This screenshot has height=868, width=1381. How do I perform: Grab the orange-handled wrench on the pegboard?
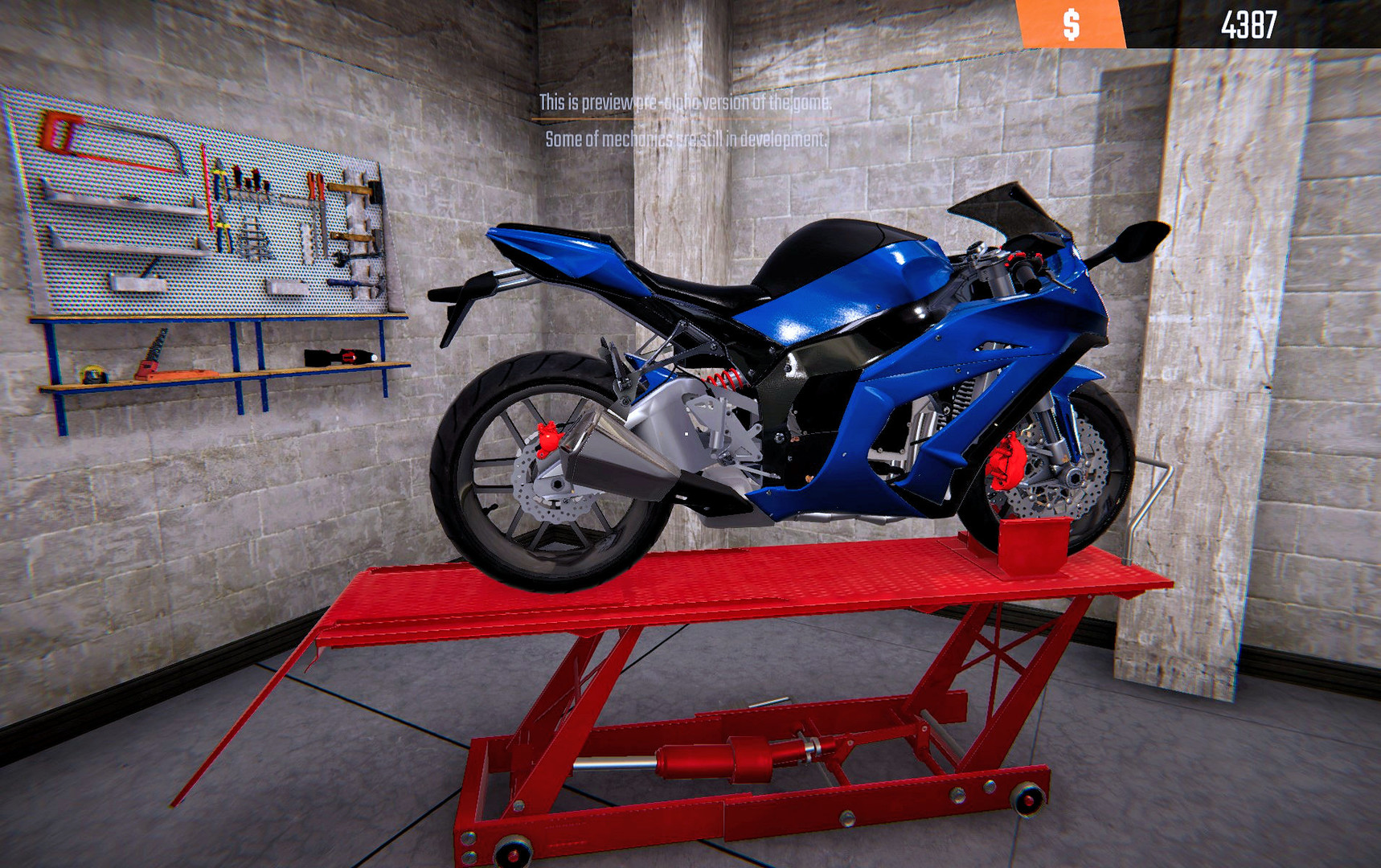tap(317, 187)
